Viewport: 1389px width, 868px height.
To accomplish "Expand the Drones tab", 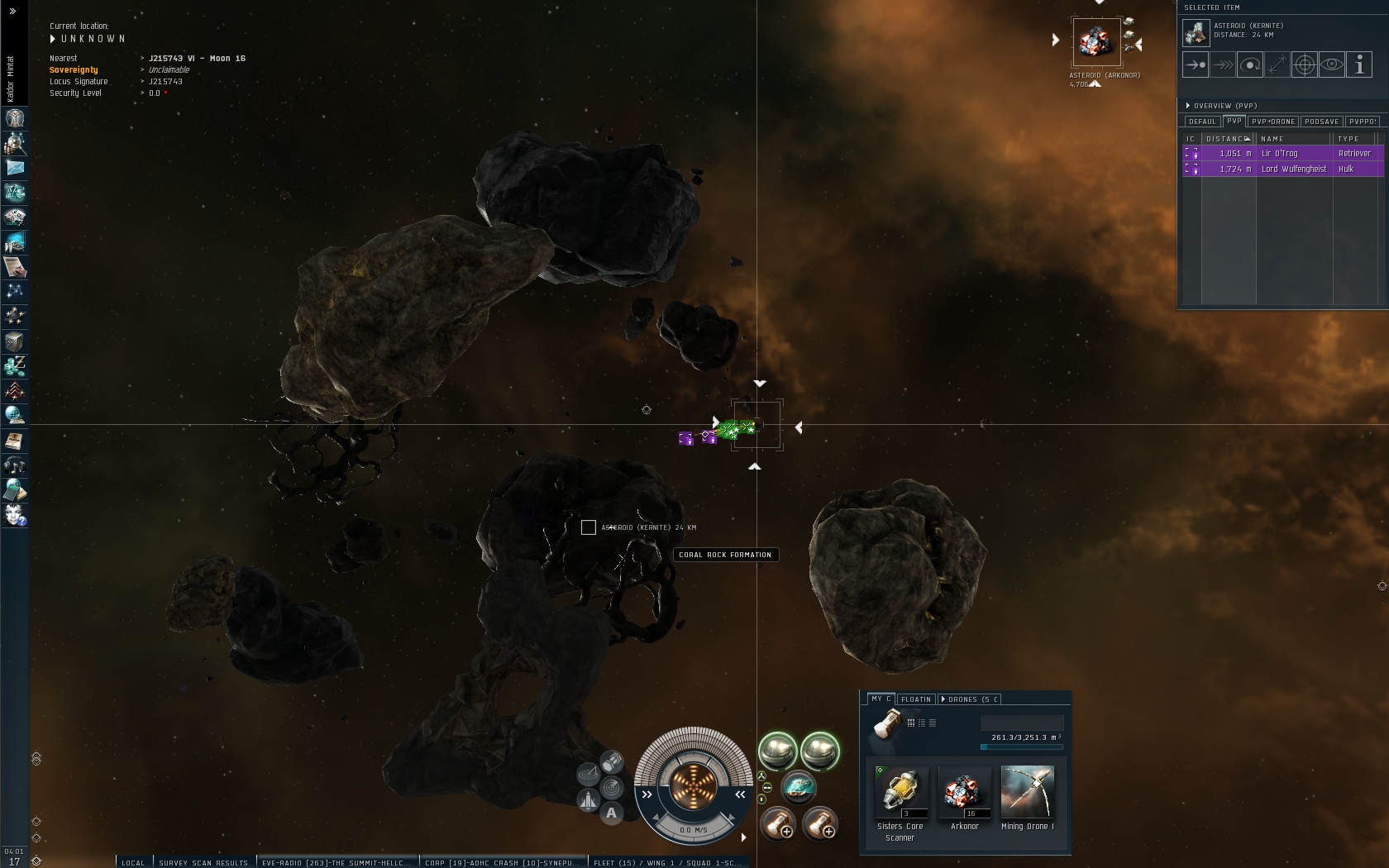I will click(x=970, y=699).
